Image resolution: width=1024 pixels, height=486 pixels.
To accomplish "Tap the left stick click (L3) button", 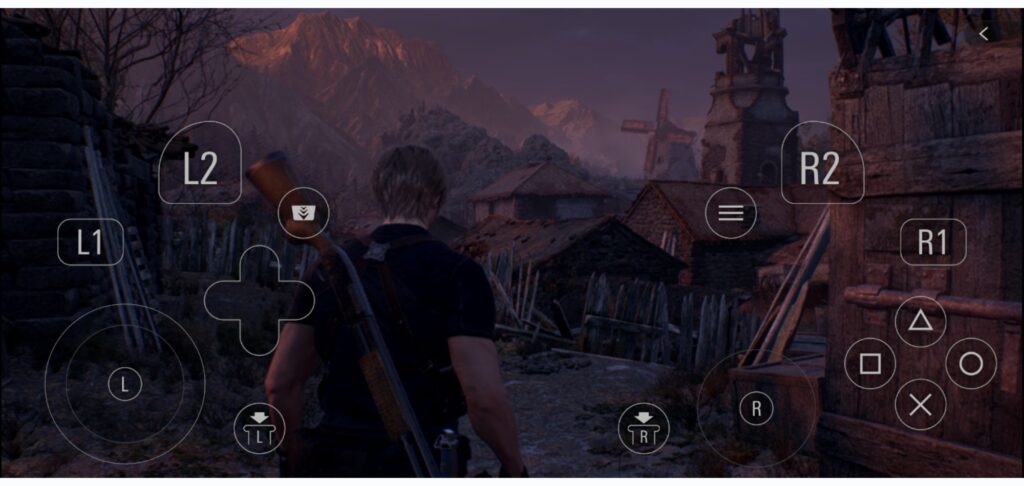I will (259, 429).
